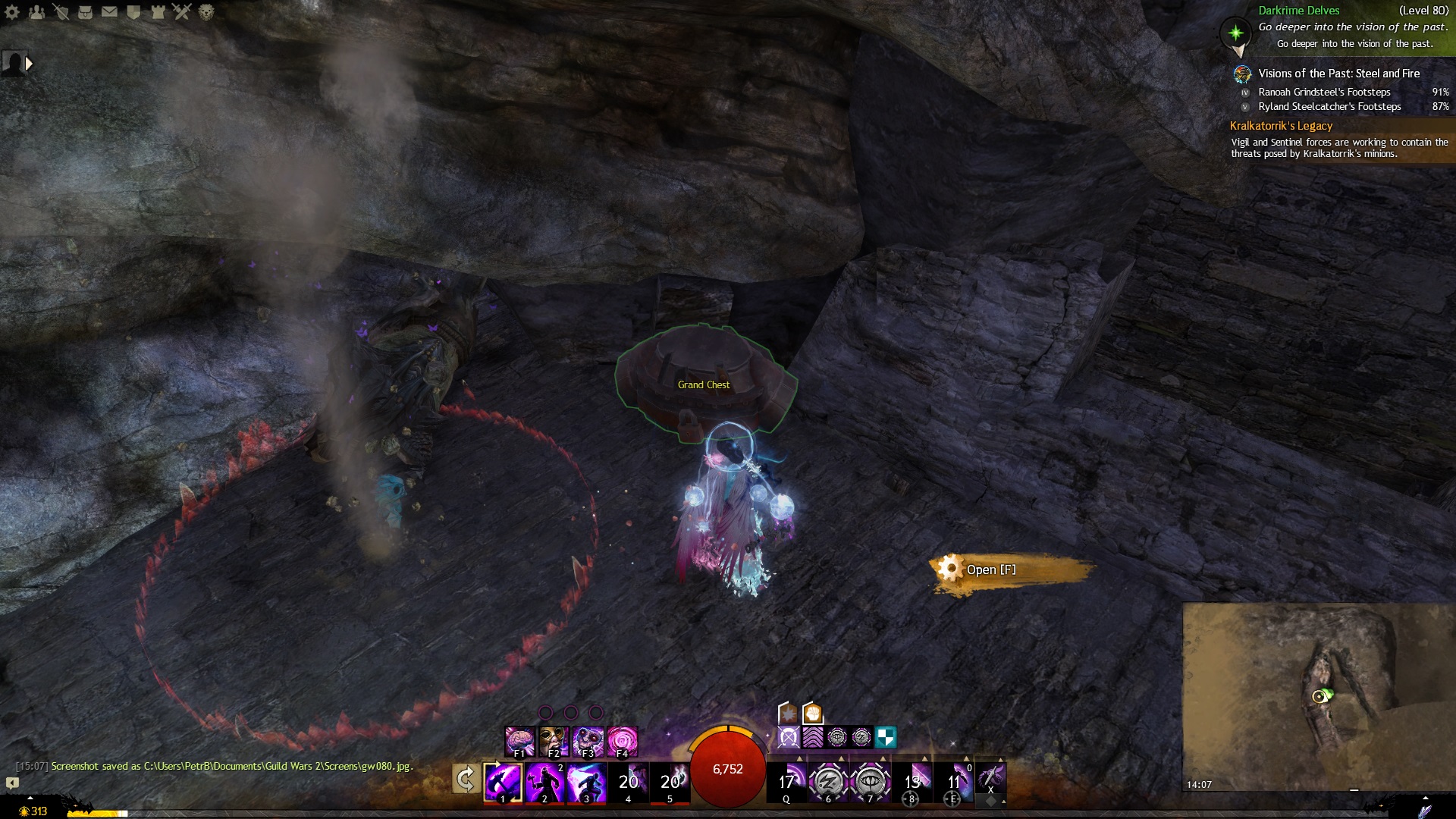Open the Black Lion lion-head icon
Screen dimensions: 1456x819
(206, 11)
